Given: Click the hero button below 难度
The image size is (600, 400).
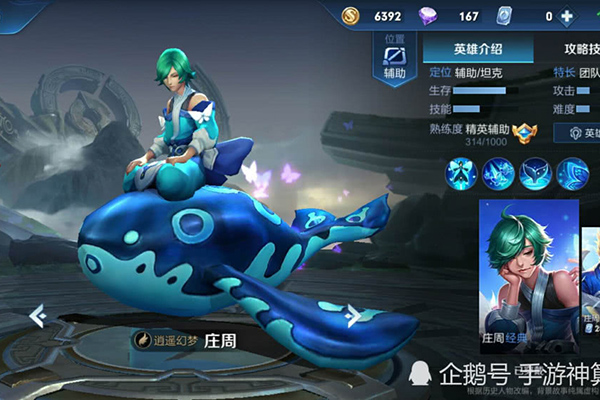Looking at the screenshot, I should click(x=578, y=132).
